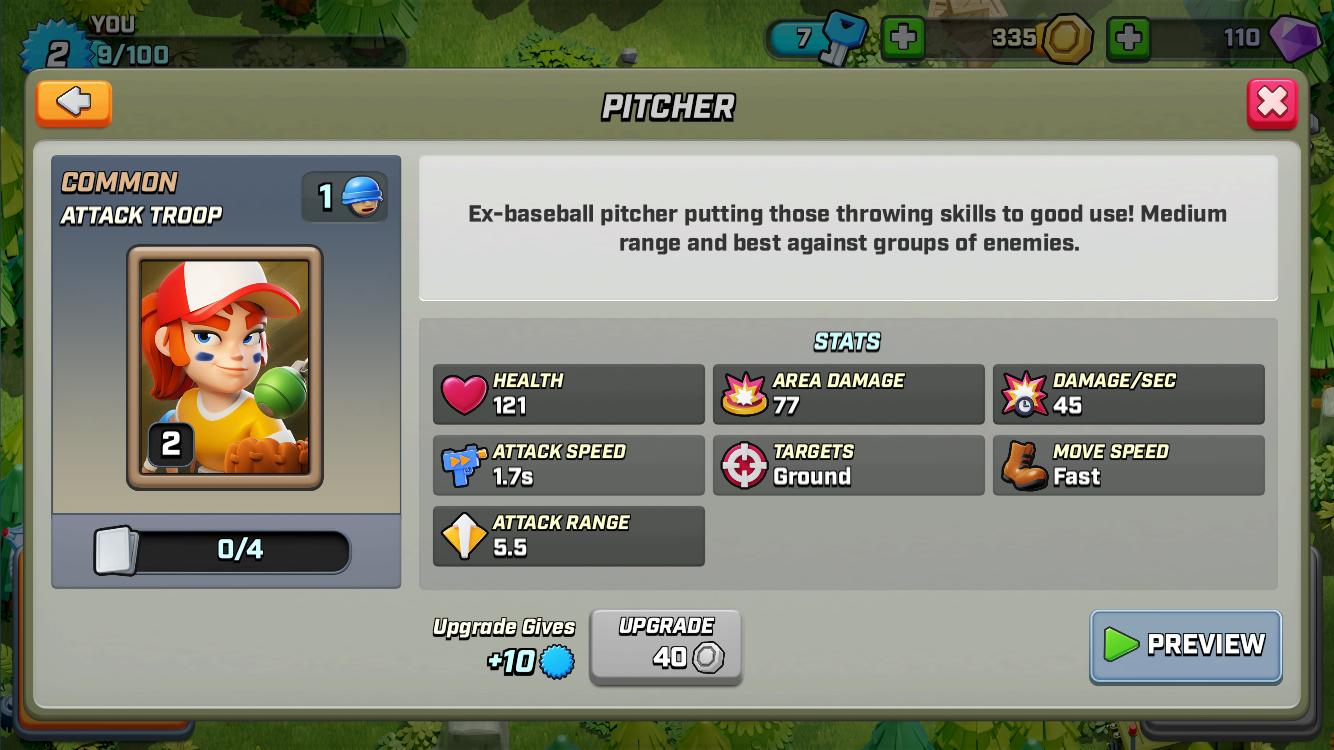This screenshot has height=750, width=1334.
Task: Add more keys with the plus button
Action: click(x=902, y=39)
